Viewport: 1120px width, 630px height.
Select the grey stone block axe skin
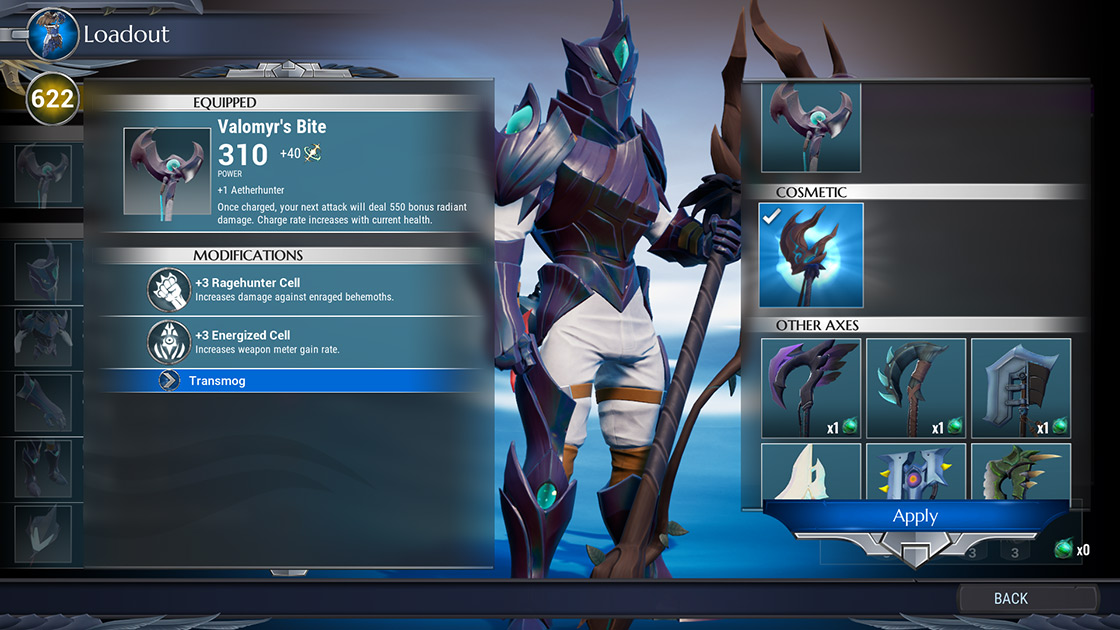tap(1020, 388)
